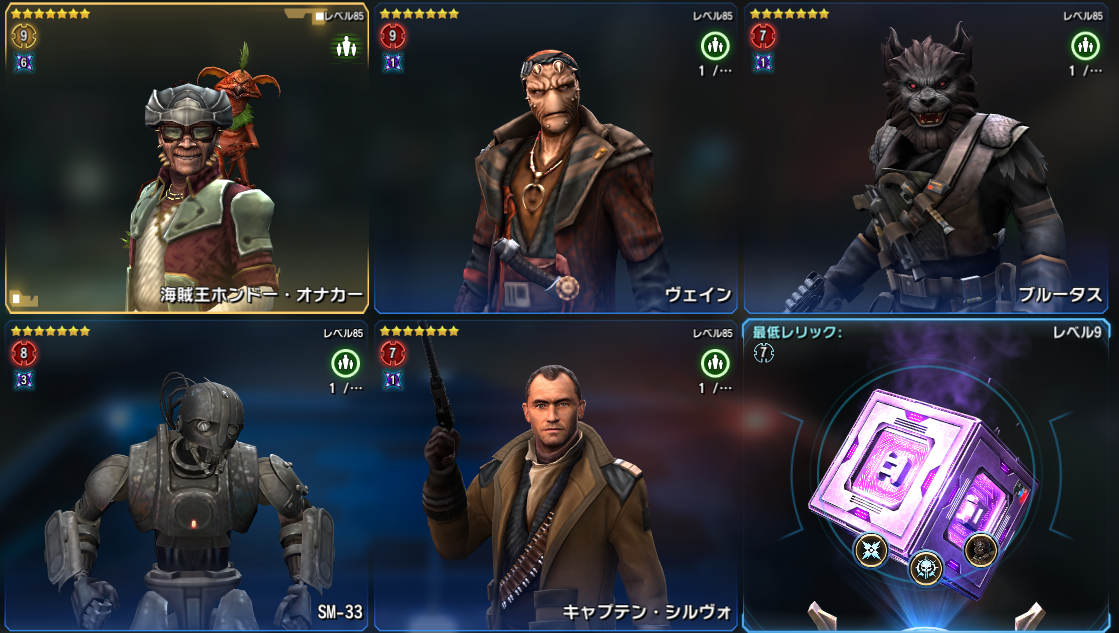Choose the ヴェイン character card
Image resolution: width=1119 pixels, height=633 pixels.
coord(557,160)
